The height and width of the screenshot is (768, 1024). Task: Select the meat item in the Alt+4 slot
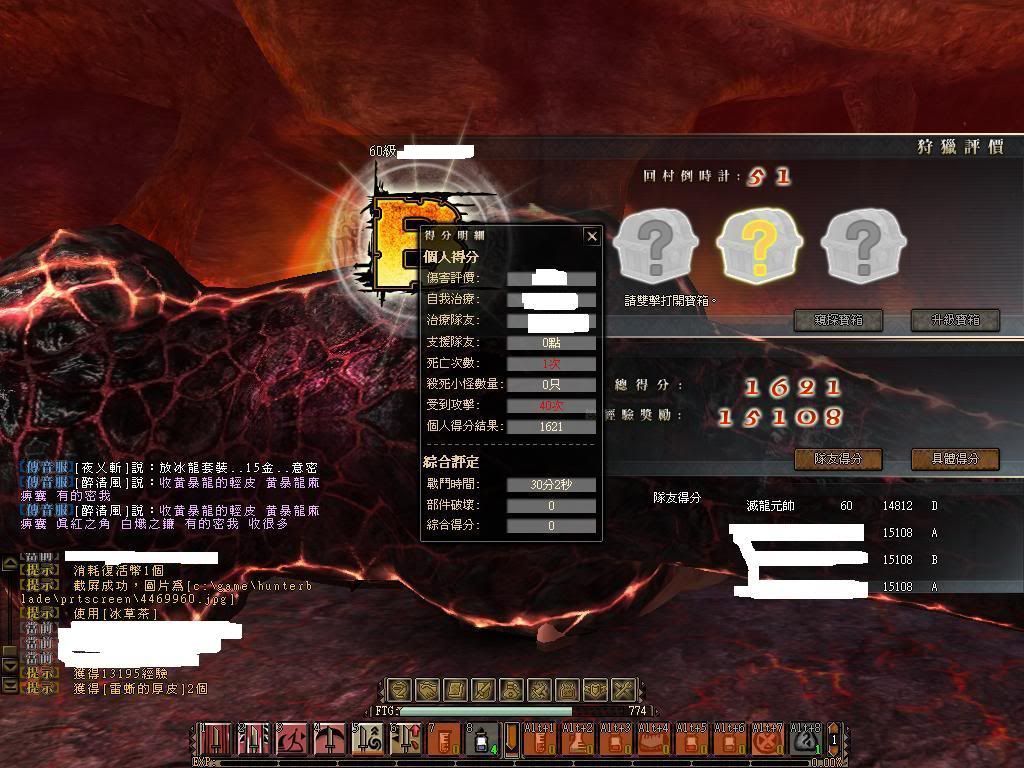click(x=652, y=741)
